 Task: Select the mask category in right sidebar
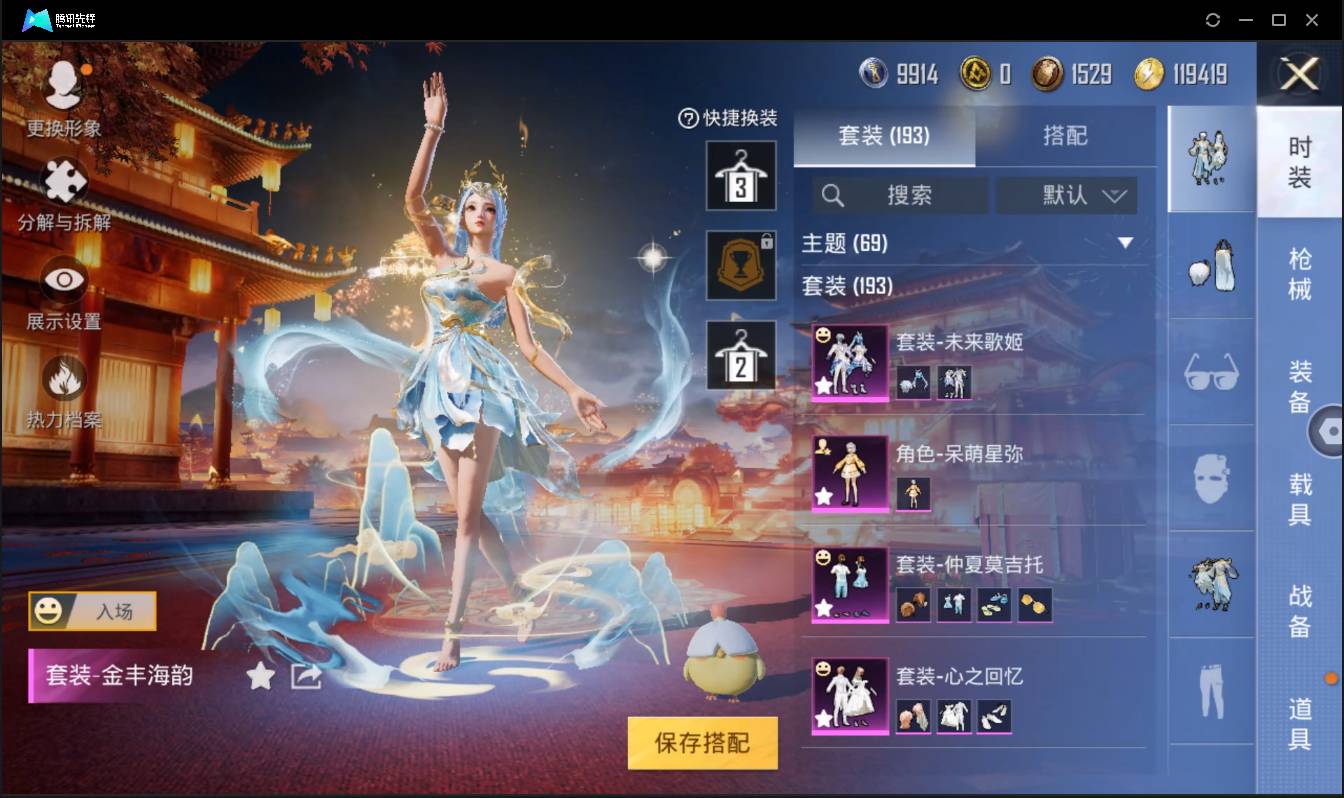[1210, 480]
